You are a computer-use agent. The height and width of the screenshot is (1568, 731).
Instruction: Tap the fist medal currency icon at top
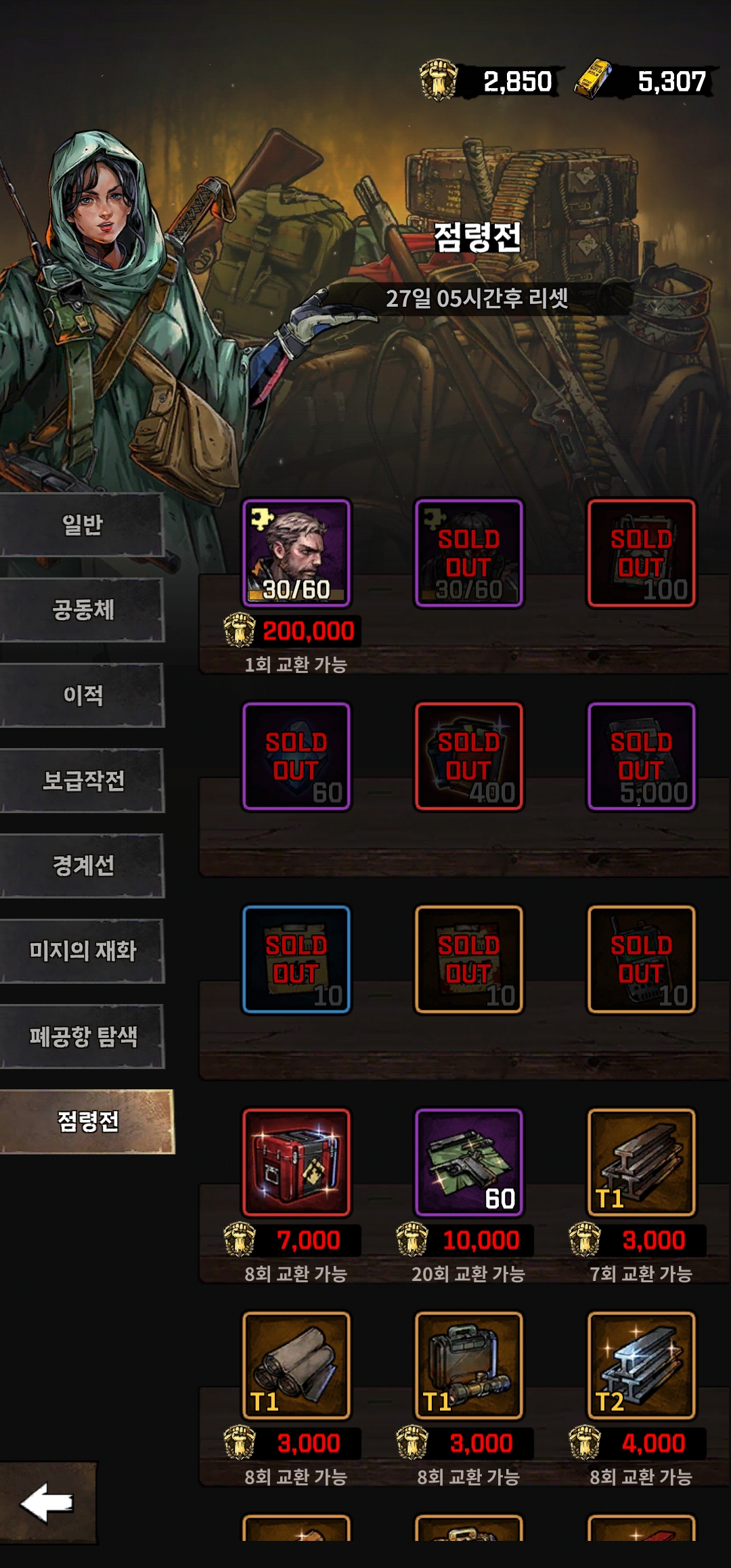pos(439,81)
